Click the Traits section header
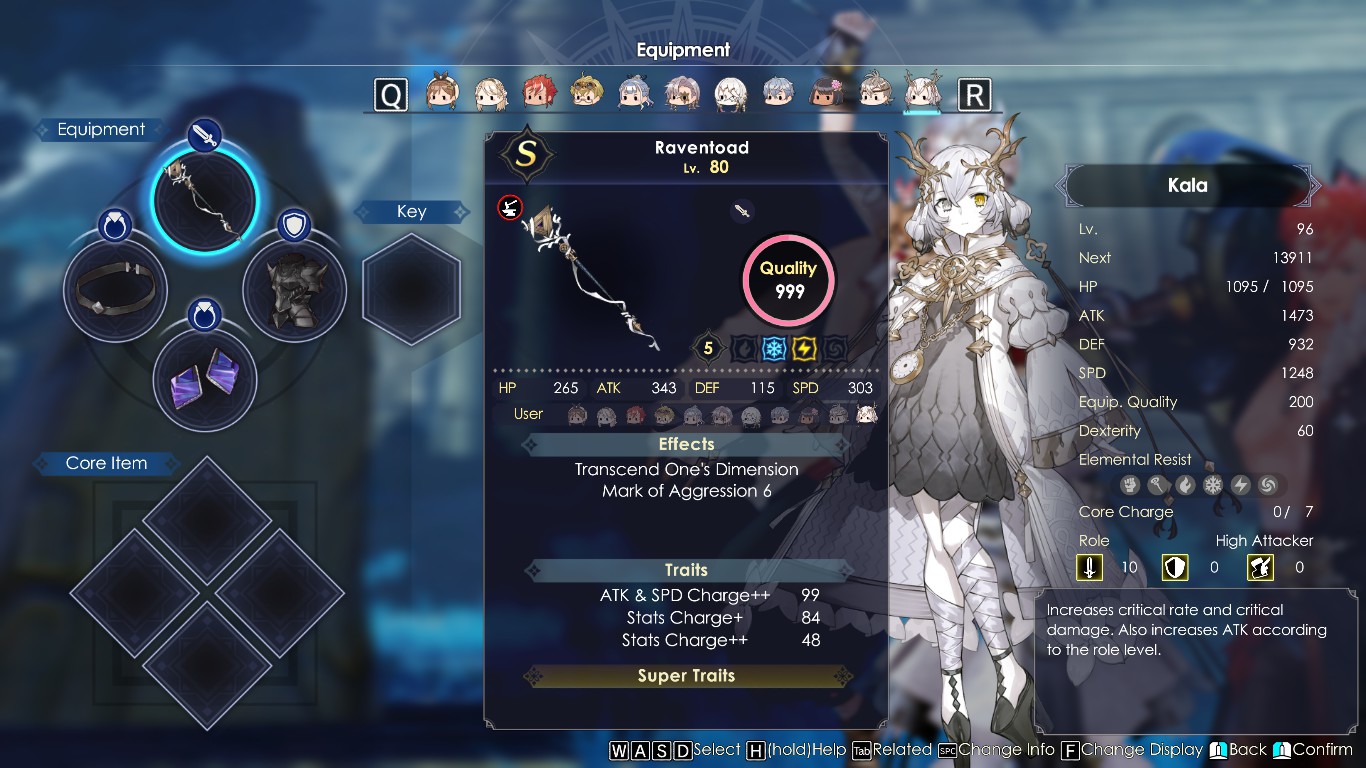This screenshot has width=1366, height=768. tap(686, 570)
